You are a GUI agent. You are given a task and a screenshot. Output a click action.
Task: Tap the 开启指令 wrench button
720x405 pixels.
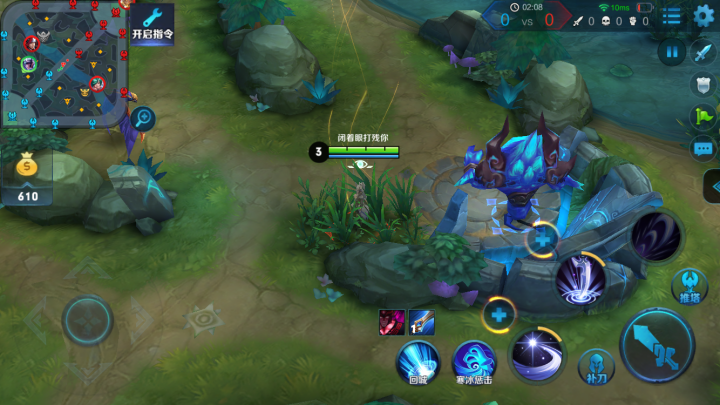point(153,22)
